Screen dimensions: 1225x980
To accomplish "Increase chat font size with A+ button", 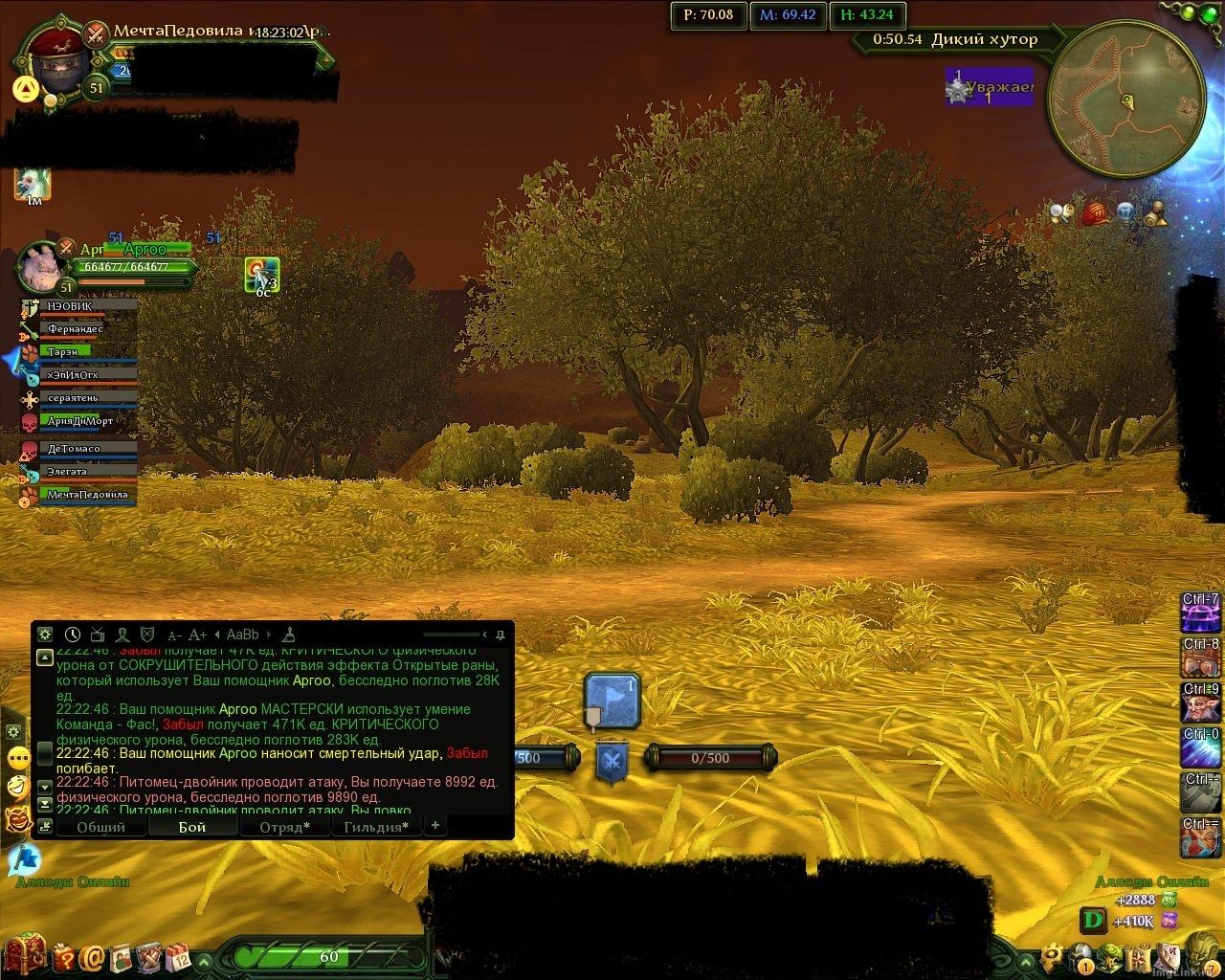I will 197,635.
